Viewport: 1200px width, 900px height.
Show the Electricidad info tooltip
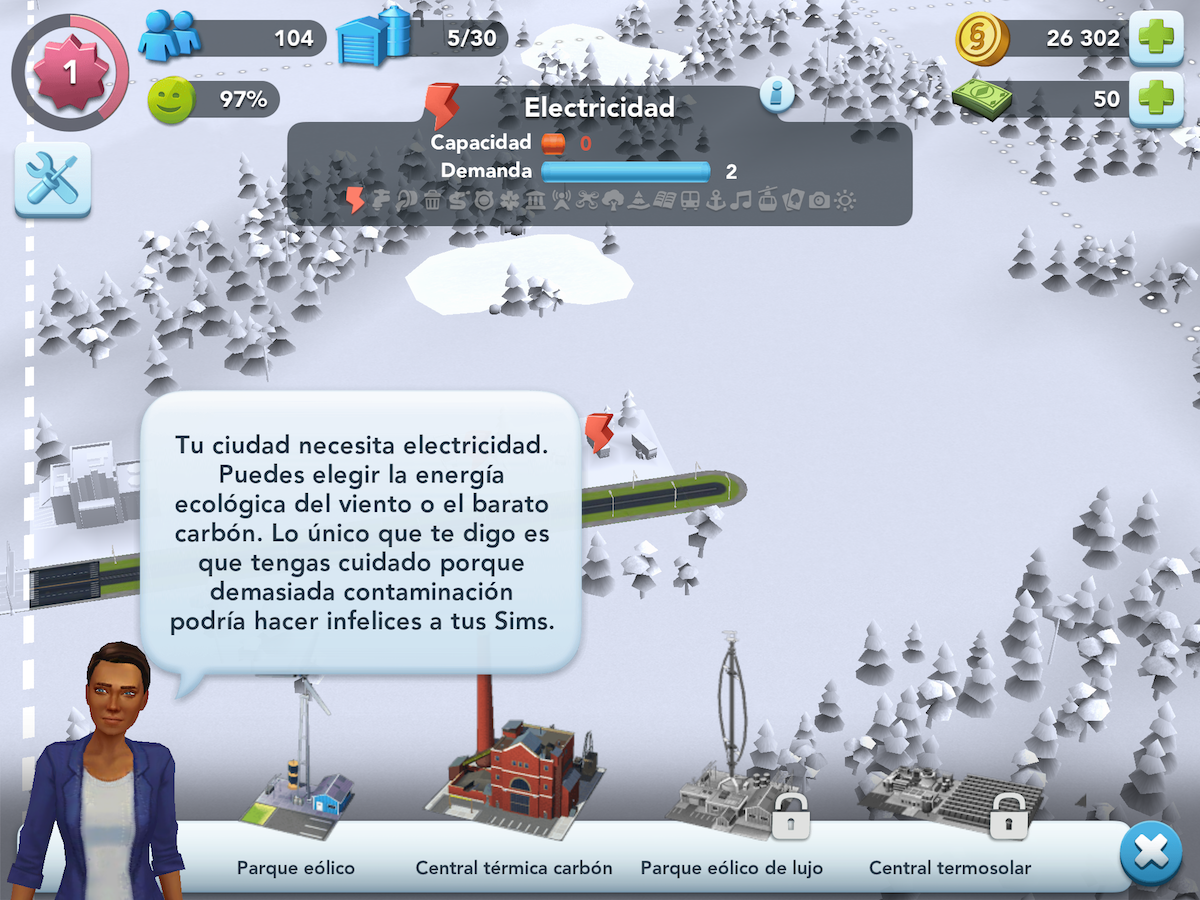(777, 95)
